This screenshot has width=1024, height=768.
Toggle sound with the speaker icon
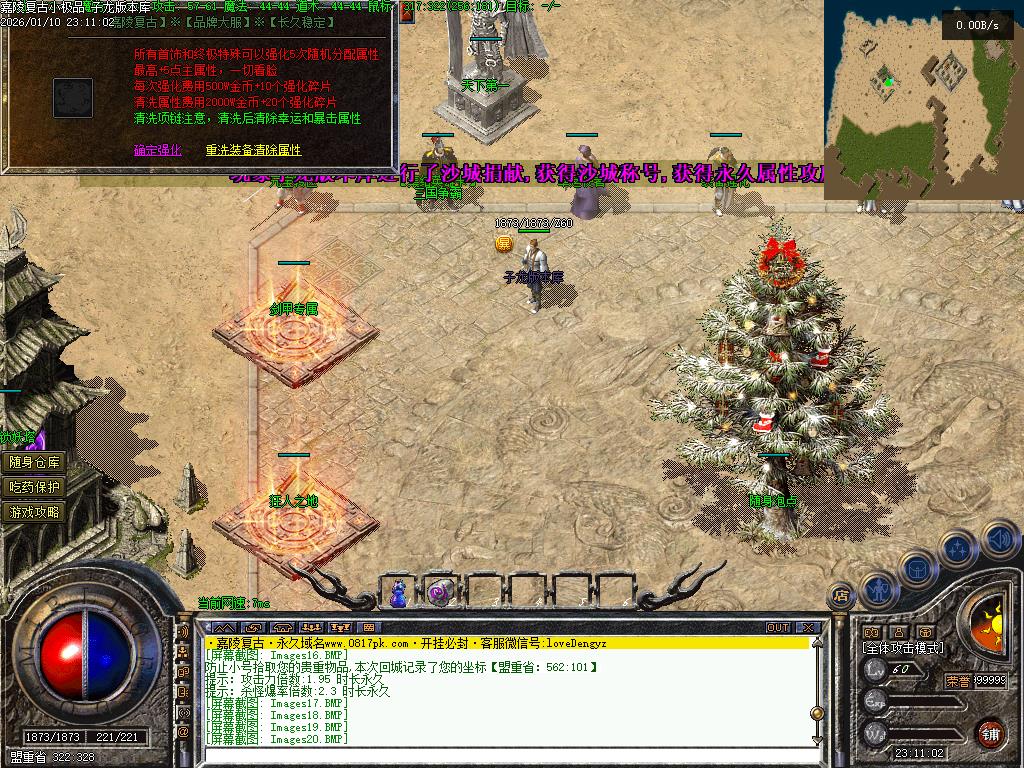999,540
